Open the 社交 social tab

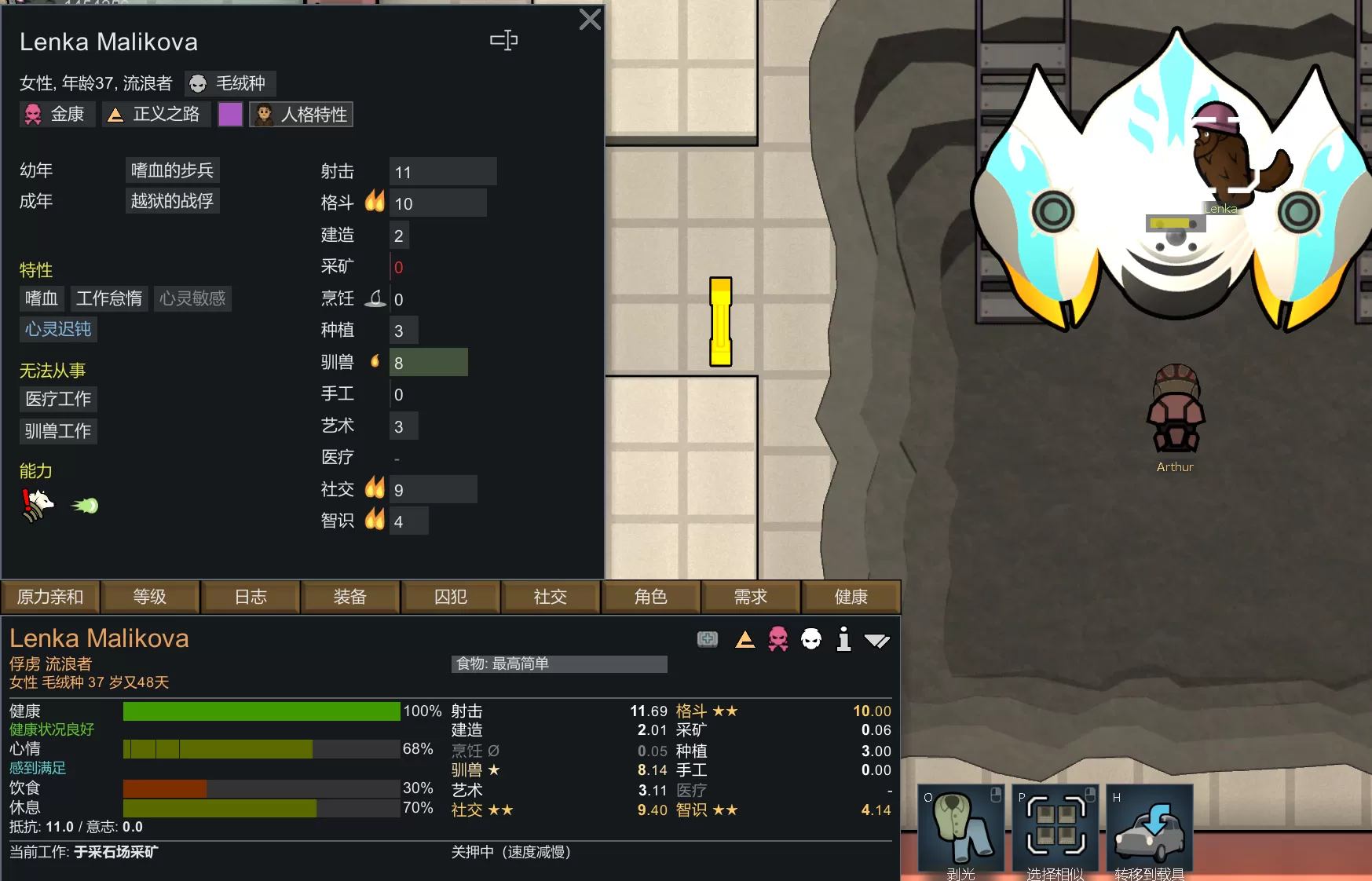(551, 597)
